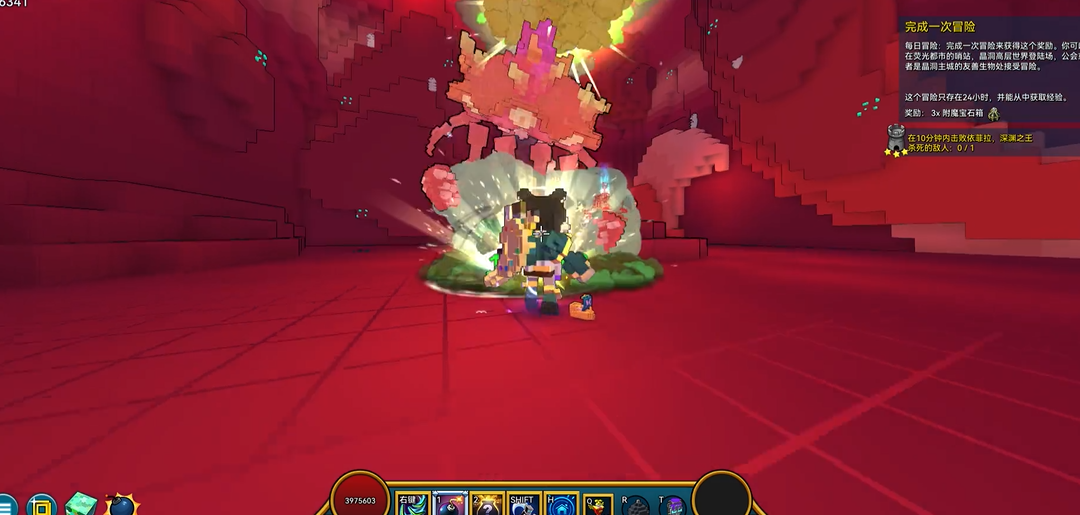Click the yellow square frame icon
1080x515 pixels.
[x=41, y=506]
